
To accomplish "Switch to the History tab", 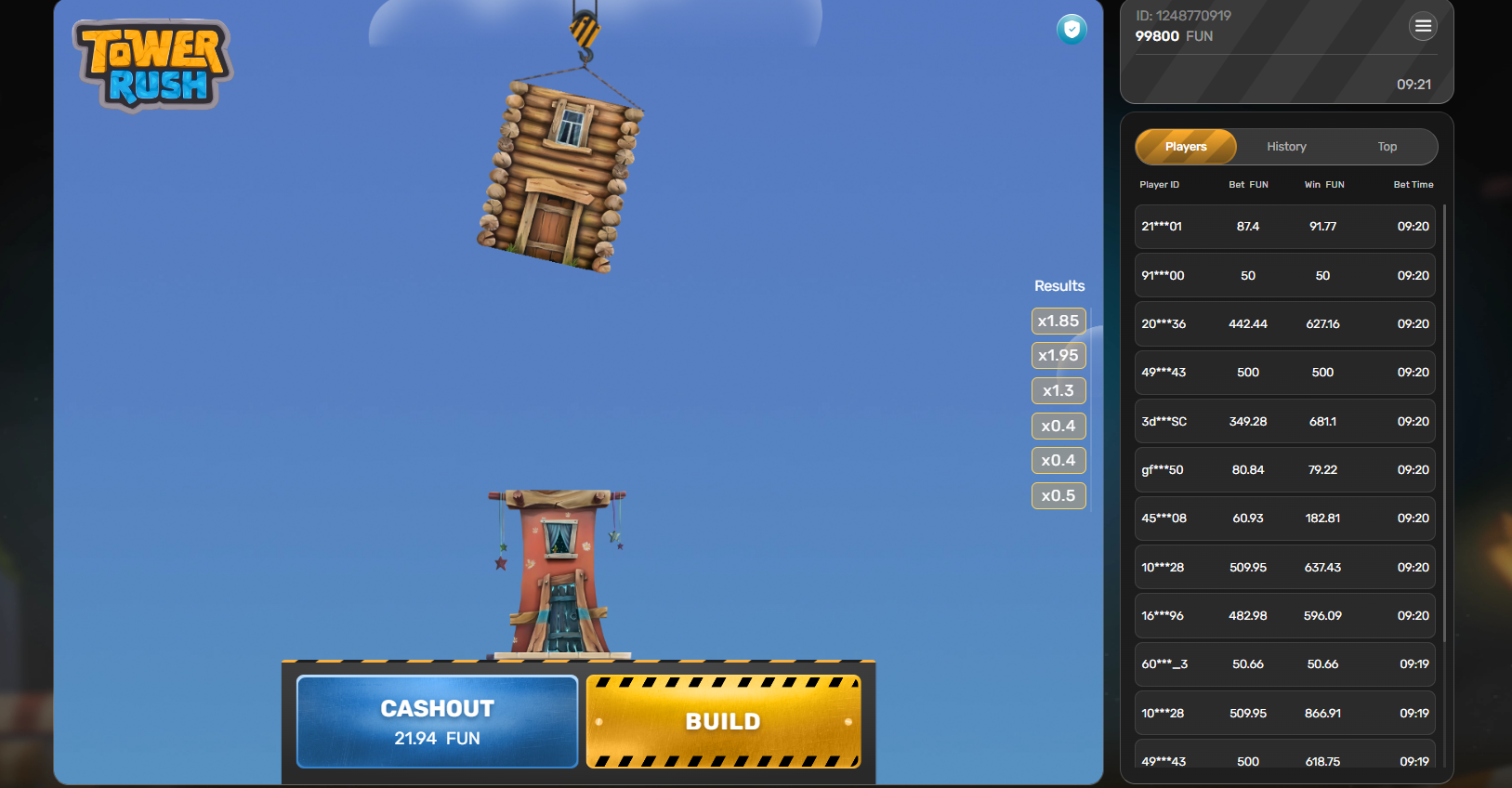I will coord(1286,146).
